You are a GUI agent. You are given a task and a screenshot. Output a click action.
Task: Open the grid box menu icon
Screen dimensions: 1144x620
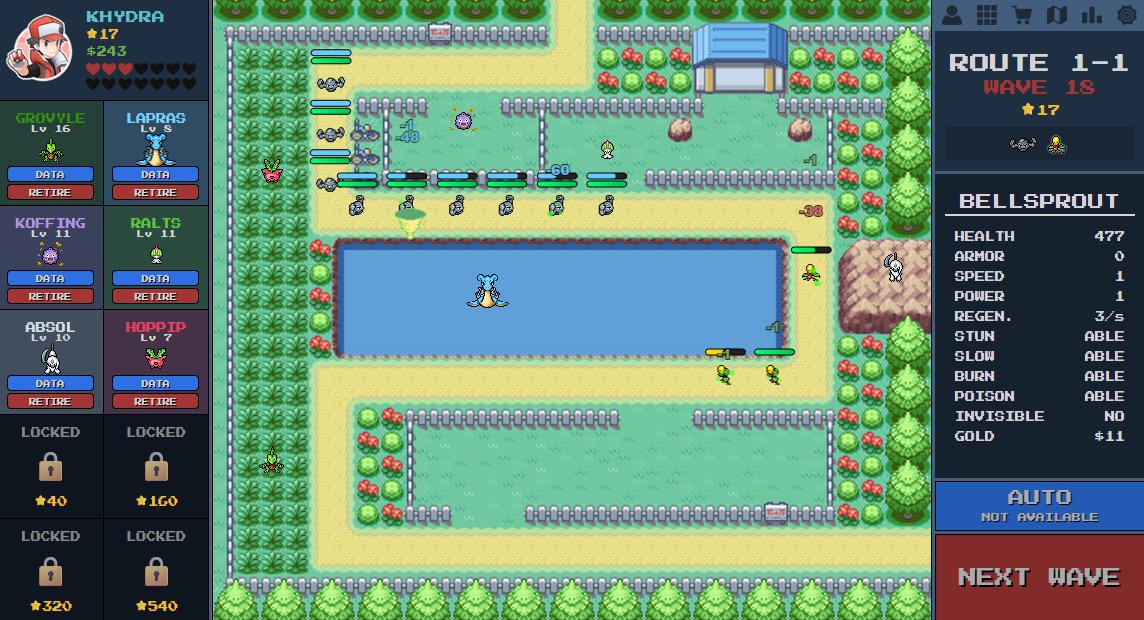(x=987, y=15)
